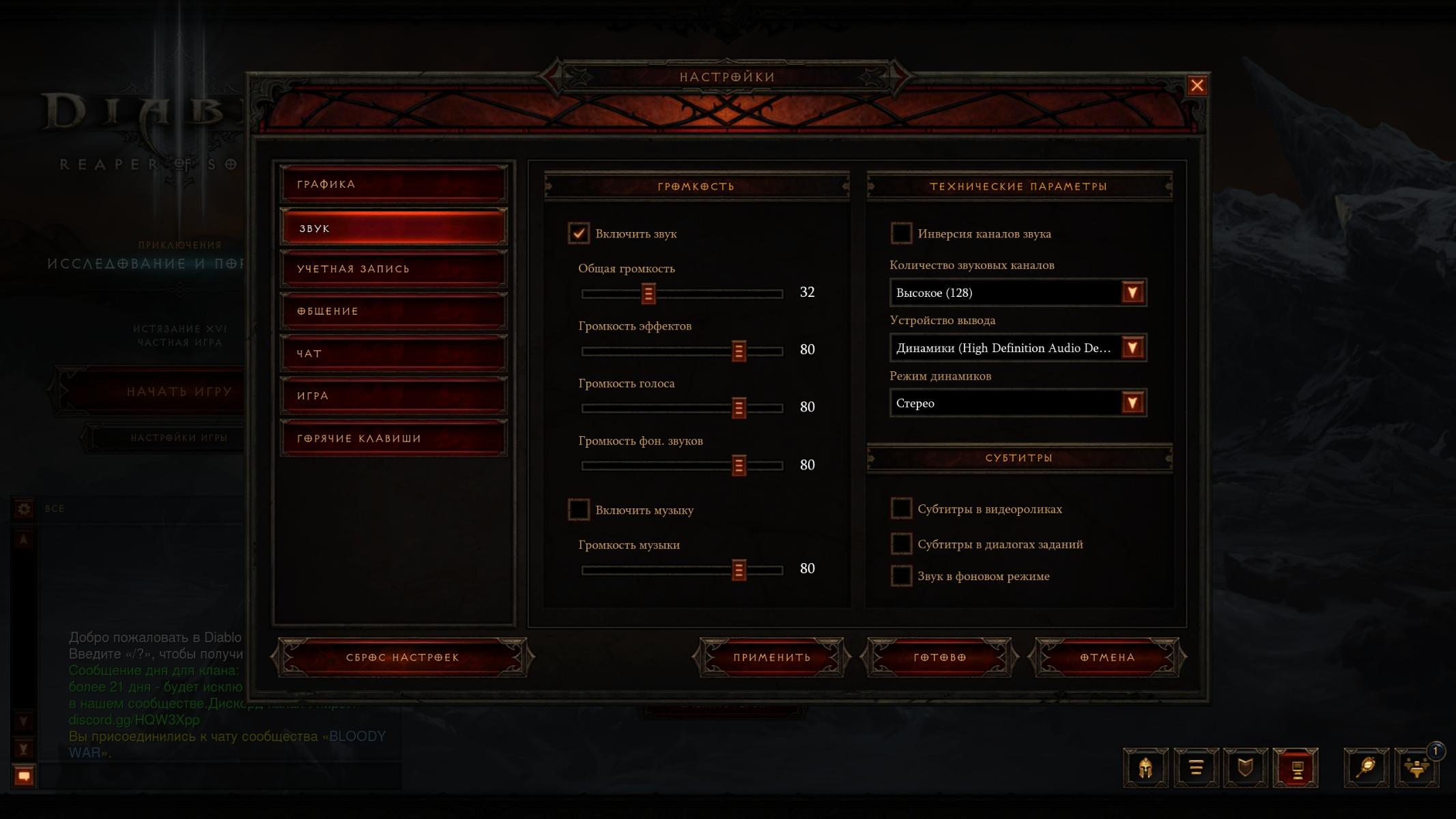
Task: Toggle the Включить звук checkbox
Action: tap(579, 233)
